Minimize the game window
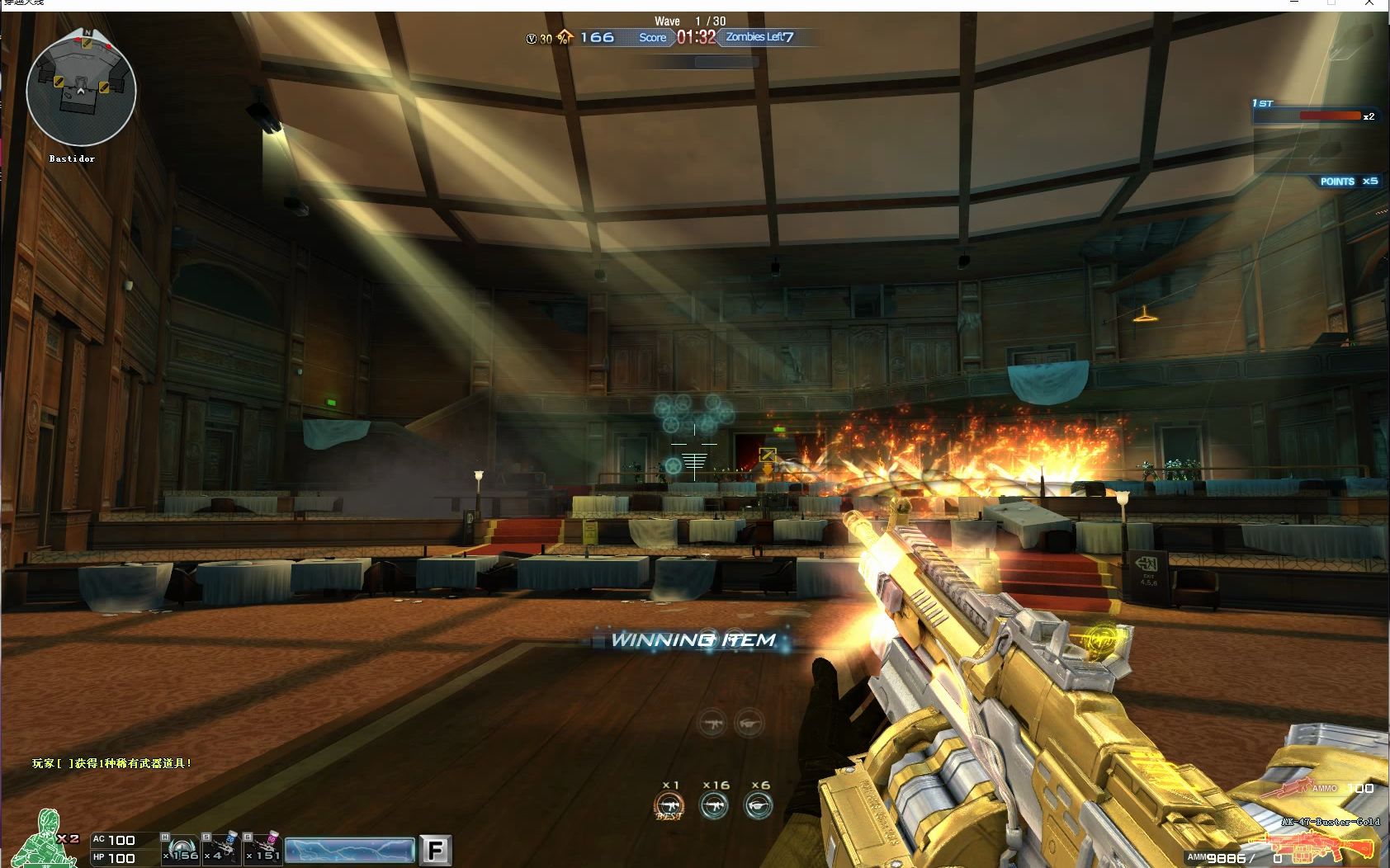The image size is (1390, 868). (1293, 4)
